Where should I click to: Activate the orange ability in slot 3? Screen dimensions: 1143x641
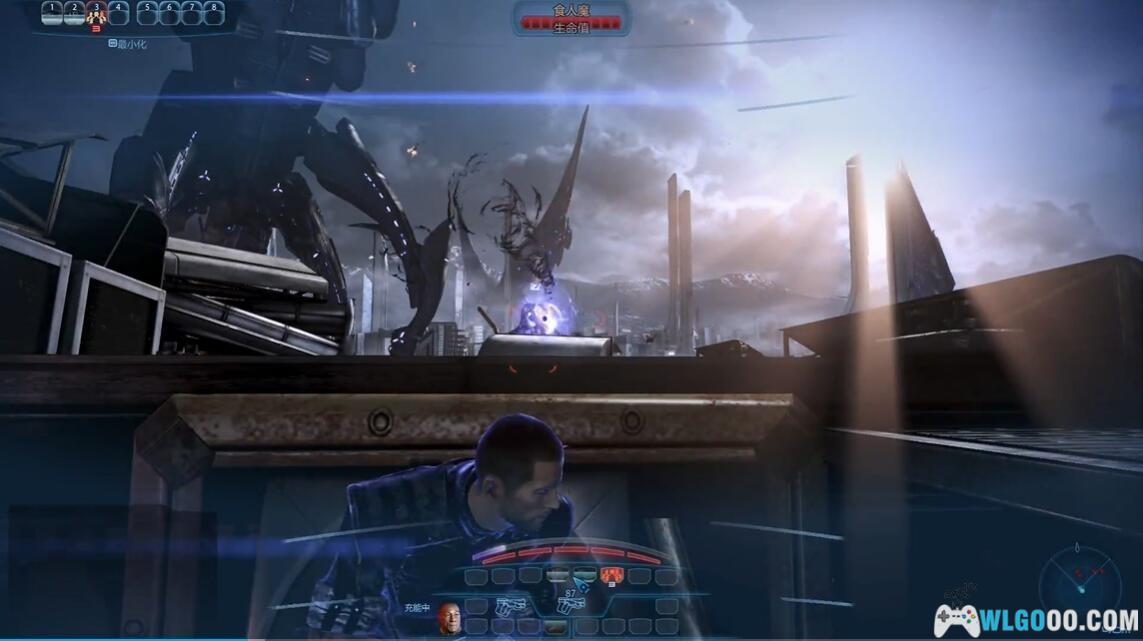coord(96,13)
